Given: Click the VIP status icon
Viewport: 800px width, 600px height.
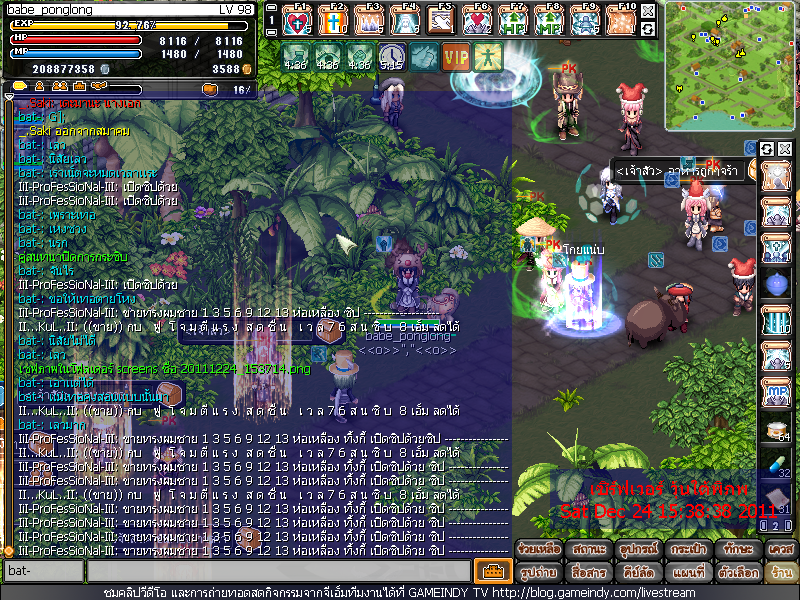Looking at the screenshot, I should click(456, 56).
